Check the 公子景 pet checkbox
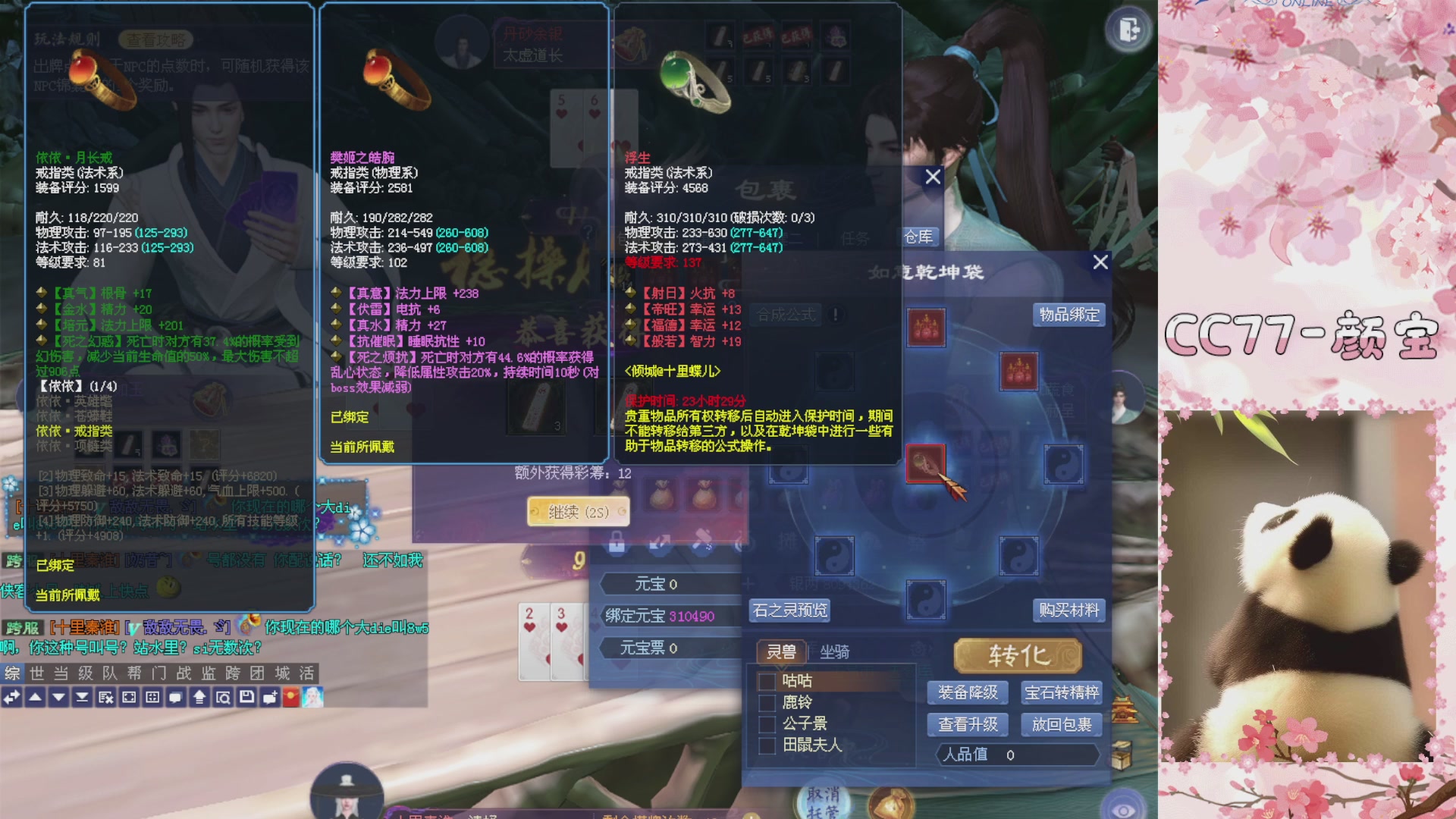This screenshot has width=1456, height=819. [767, 724]
